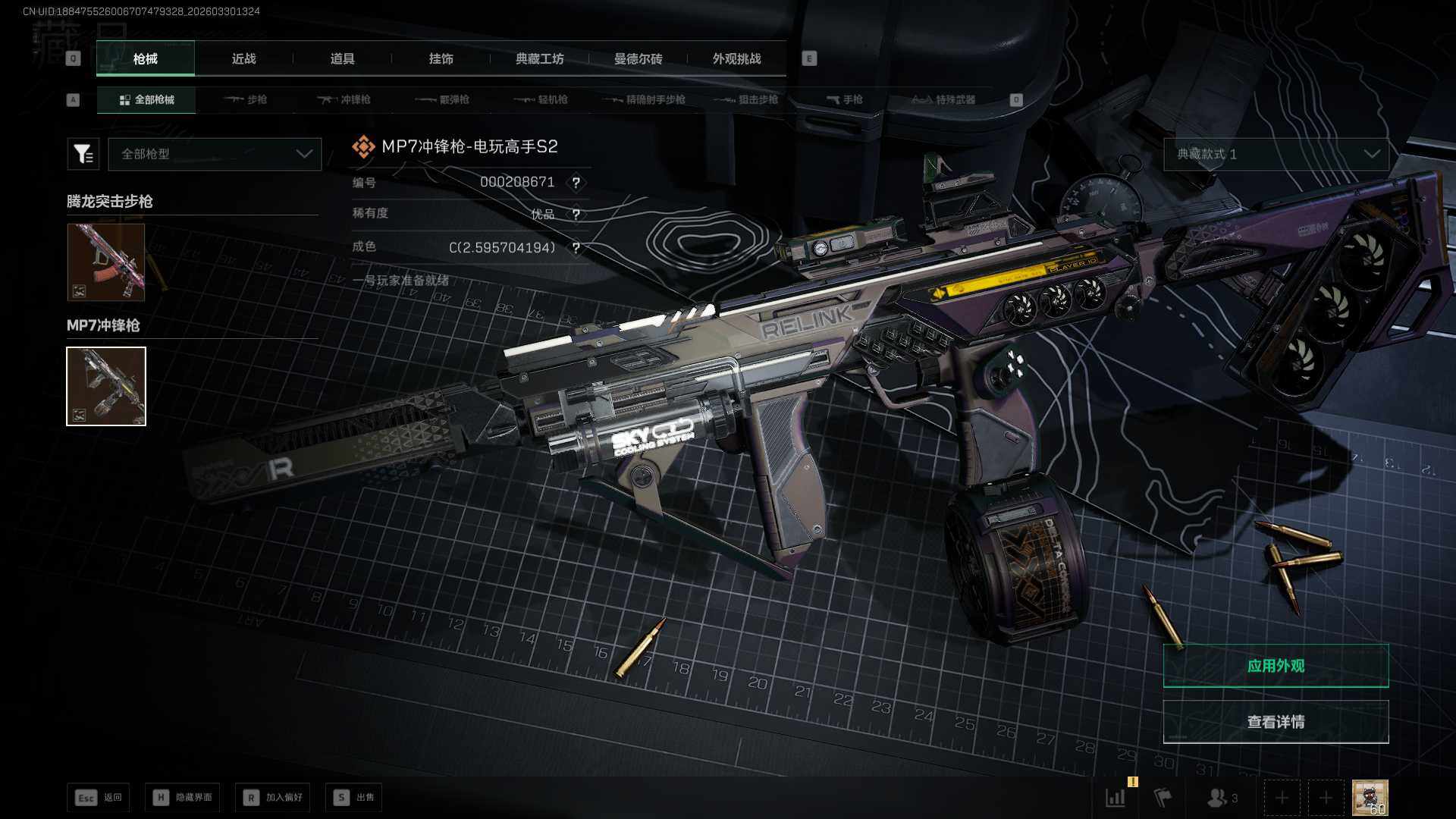This screenshot has height=819, width=1456.
Task: Show only 手枪 pistols
Action: tap(845, 99)
